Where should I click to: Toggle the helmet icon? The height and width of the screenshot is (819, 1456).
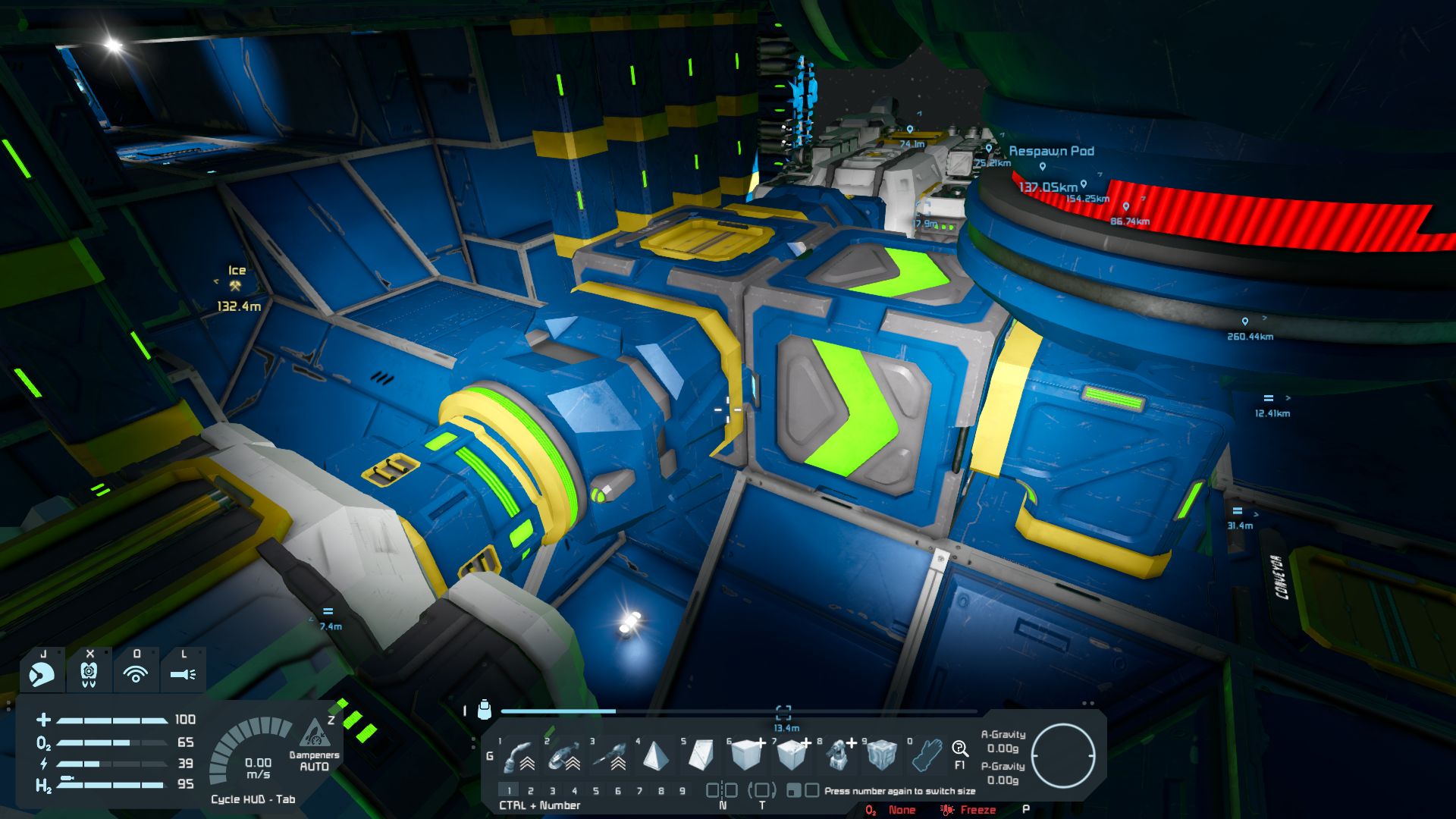[42, 673]
